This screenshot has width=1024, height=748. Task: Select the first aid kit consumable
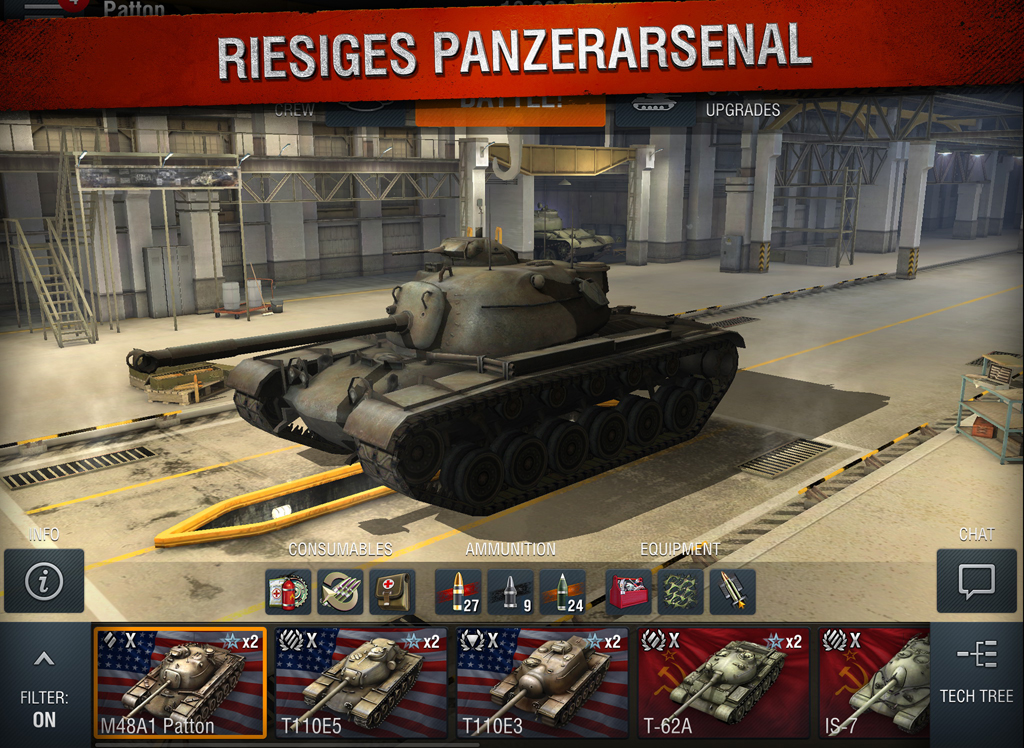(x=392, y=592)
